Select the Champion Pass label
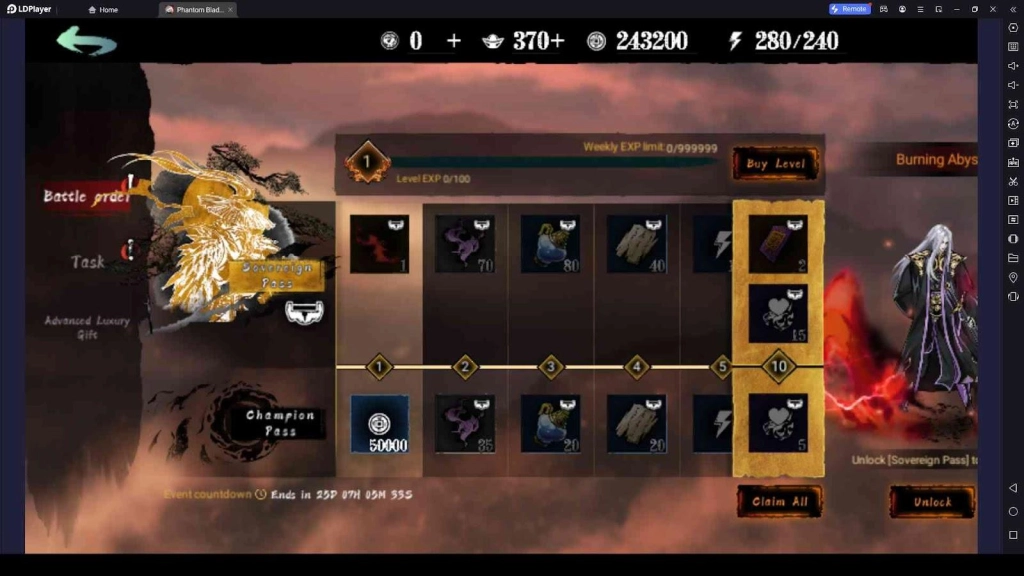 tap(280, 422)
